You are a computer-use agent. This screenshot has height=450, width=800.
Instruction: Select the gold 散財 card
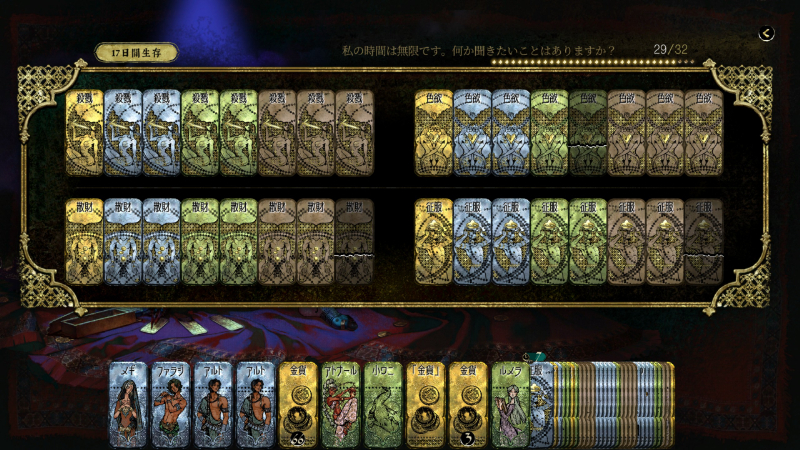pyautogui.click(x=84, y=241)
